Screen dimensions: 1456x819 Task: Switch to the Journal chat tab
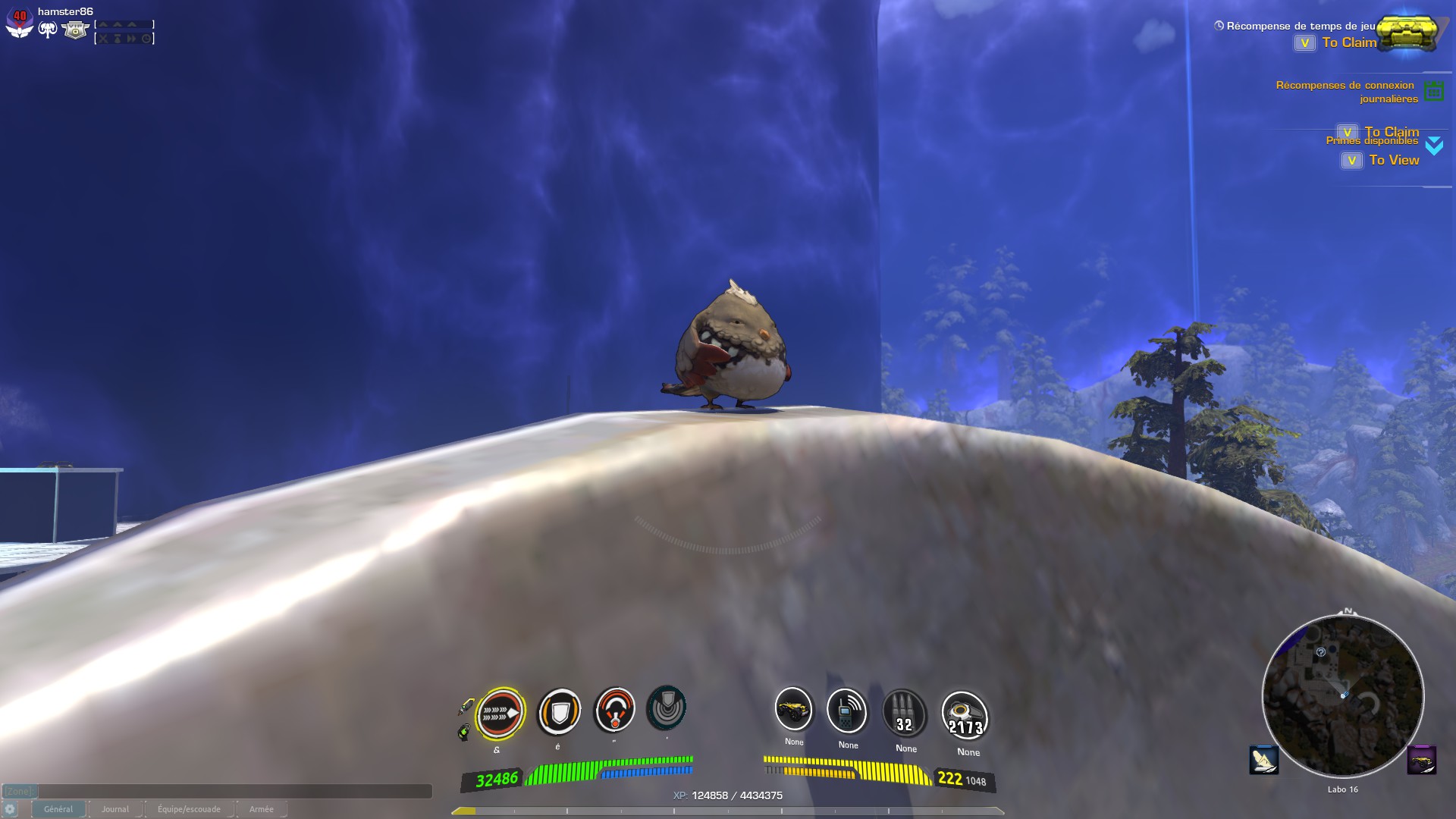click(x=115, y=809)
